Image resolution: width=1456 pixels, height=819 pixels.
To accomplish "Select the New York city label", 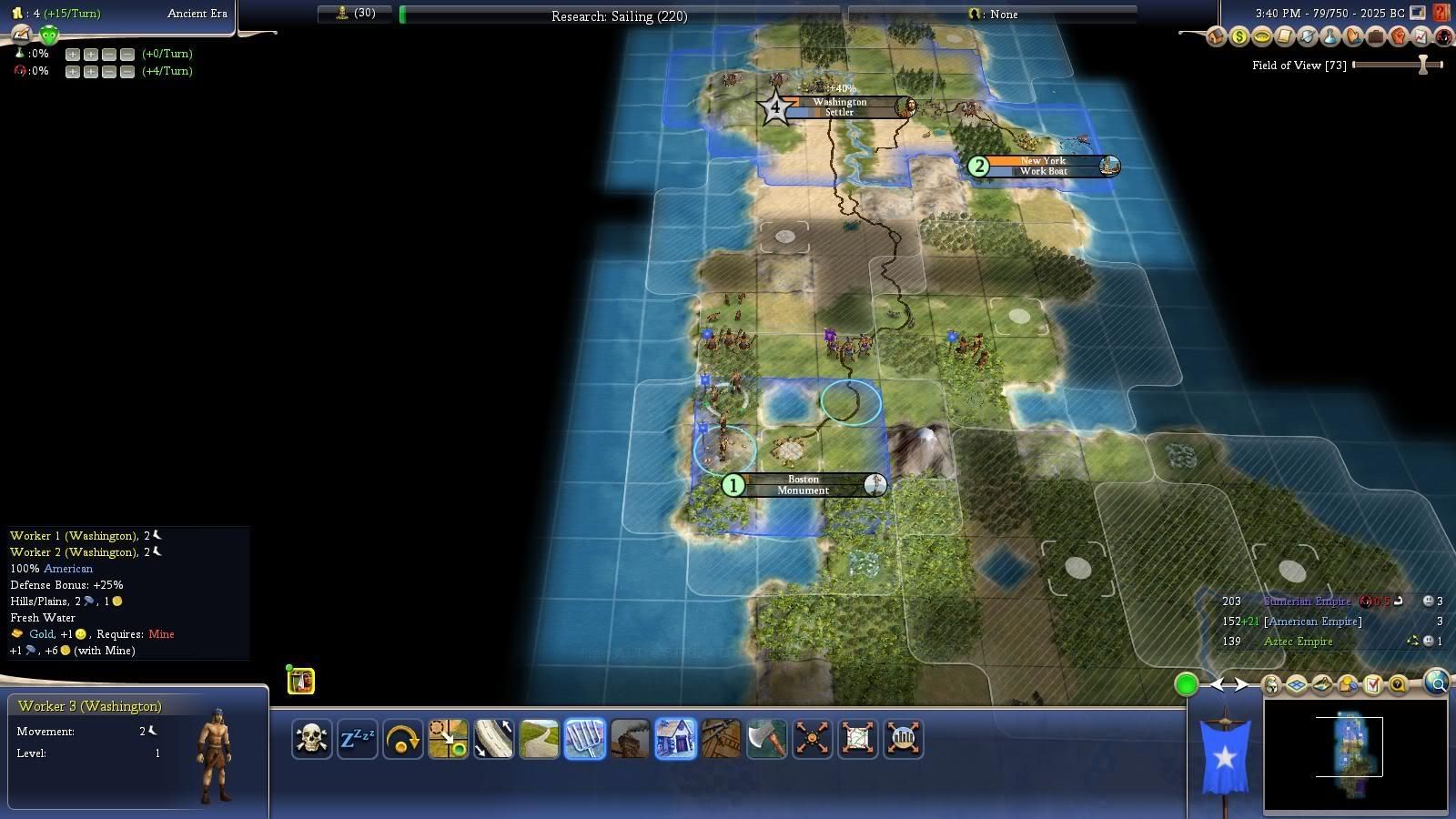I will [x=1043, y=166].
